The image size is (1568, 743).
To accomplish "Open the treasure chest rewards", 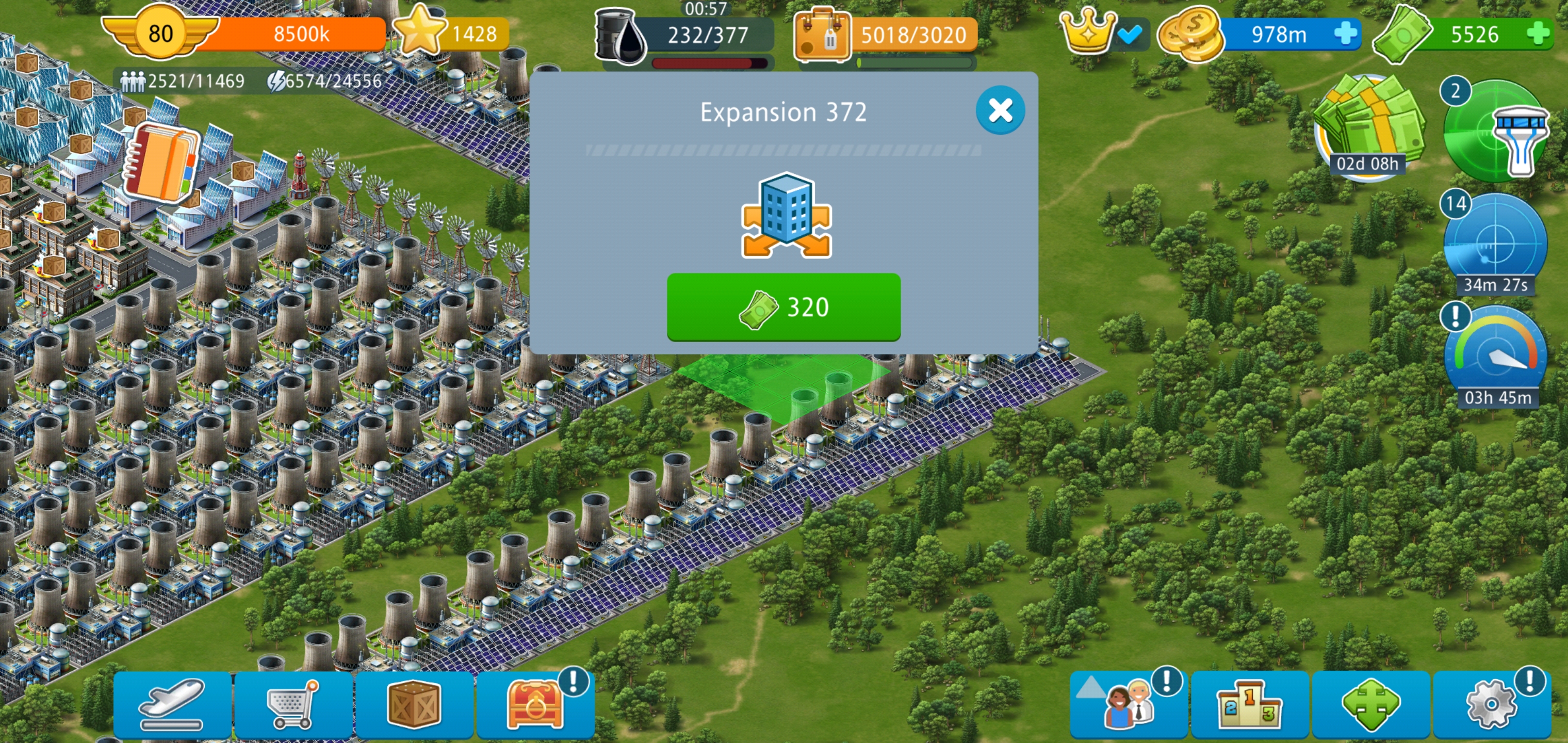I will 535,705.
